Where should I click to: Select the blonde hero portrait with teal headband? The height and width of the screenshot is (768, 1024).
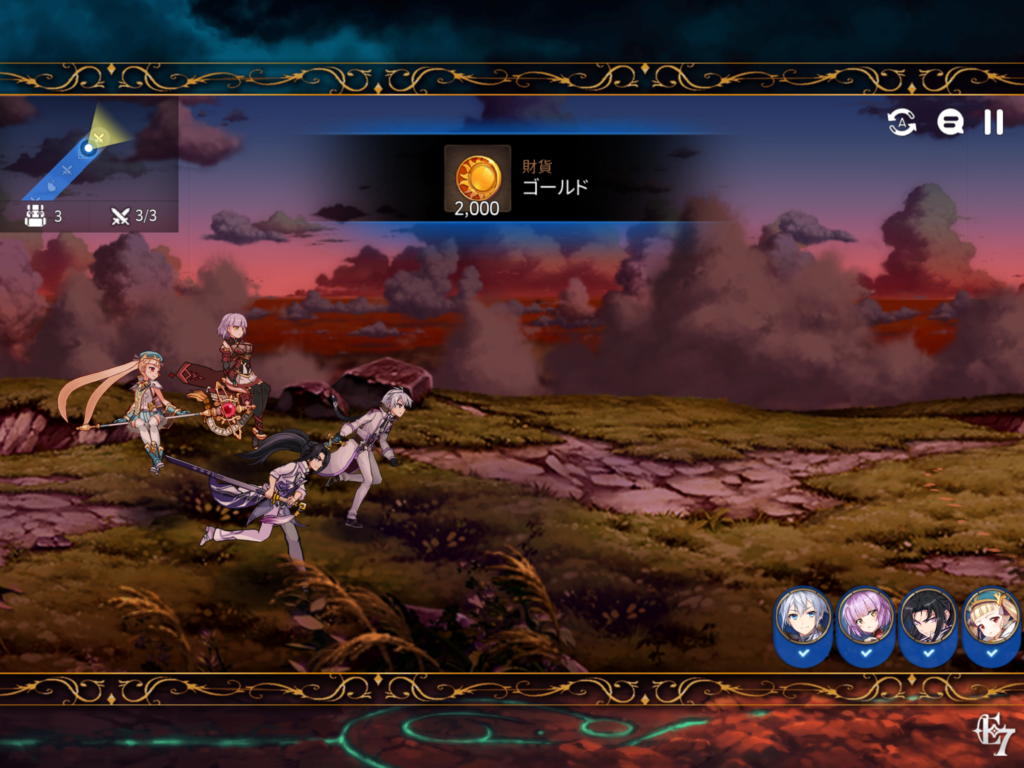pyautogui.click(x=991, y=618)
